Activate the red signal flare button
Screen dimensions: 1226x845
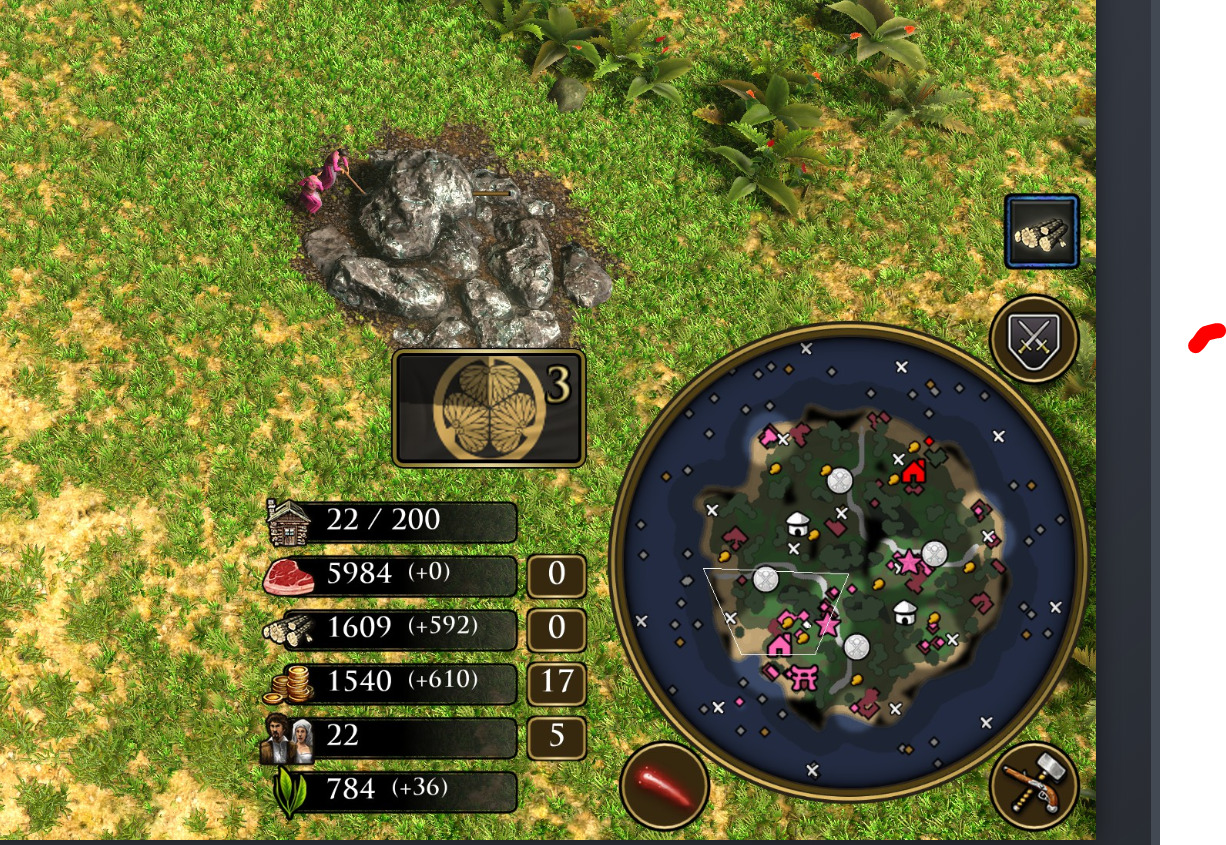point(664,786)
